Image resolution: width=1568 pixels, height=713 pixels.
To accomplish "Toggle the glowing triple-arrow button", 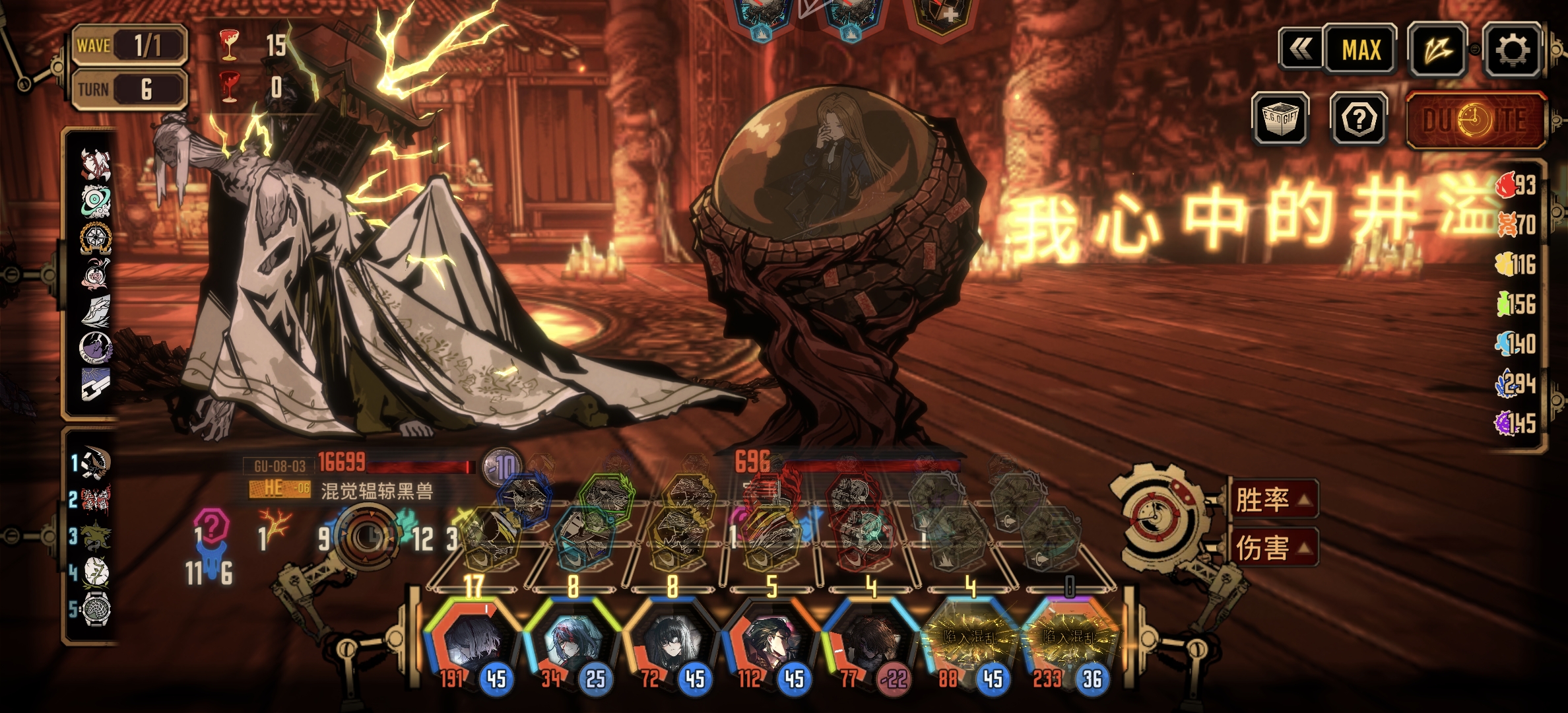I will click(x=1437, y=50).
